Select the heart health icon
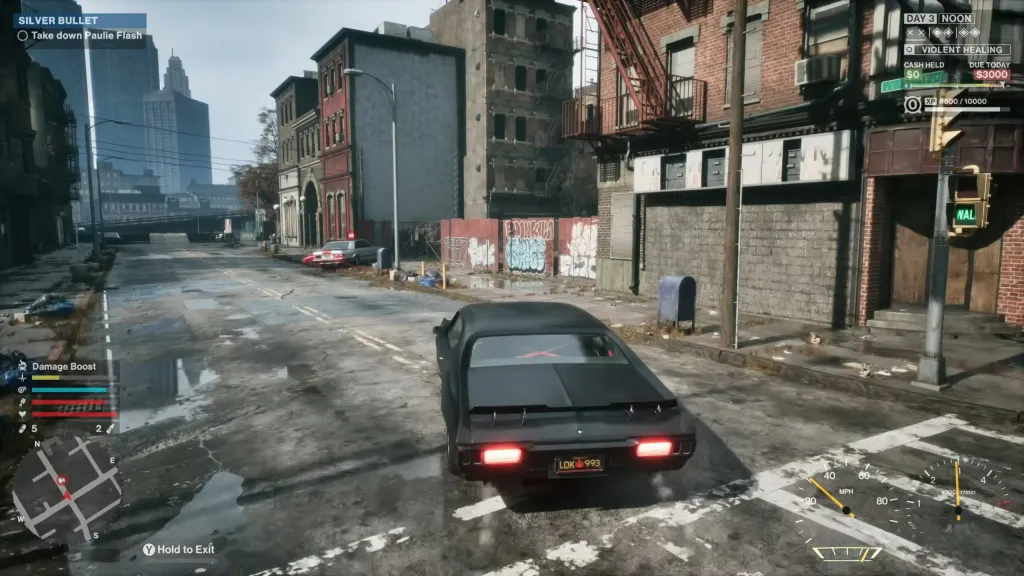 (22, 412)
